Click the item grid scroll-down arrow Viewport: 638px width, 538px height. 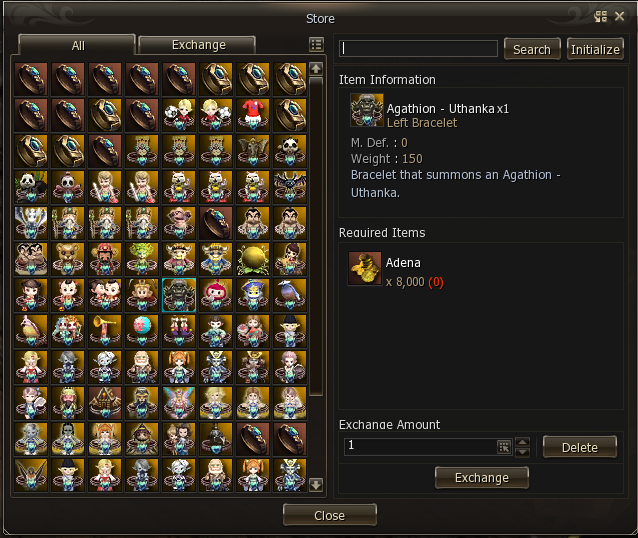click(316, 485)
